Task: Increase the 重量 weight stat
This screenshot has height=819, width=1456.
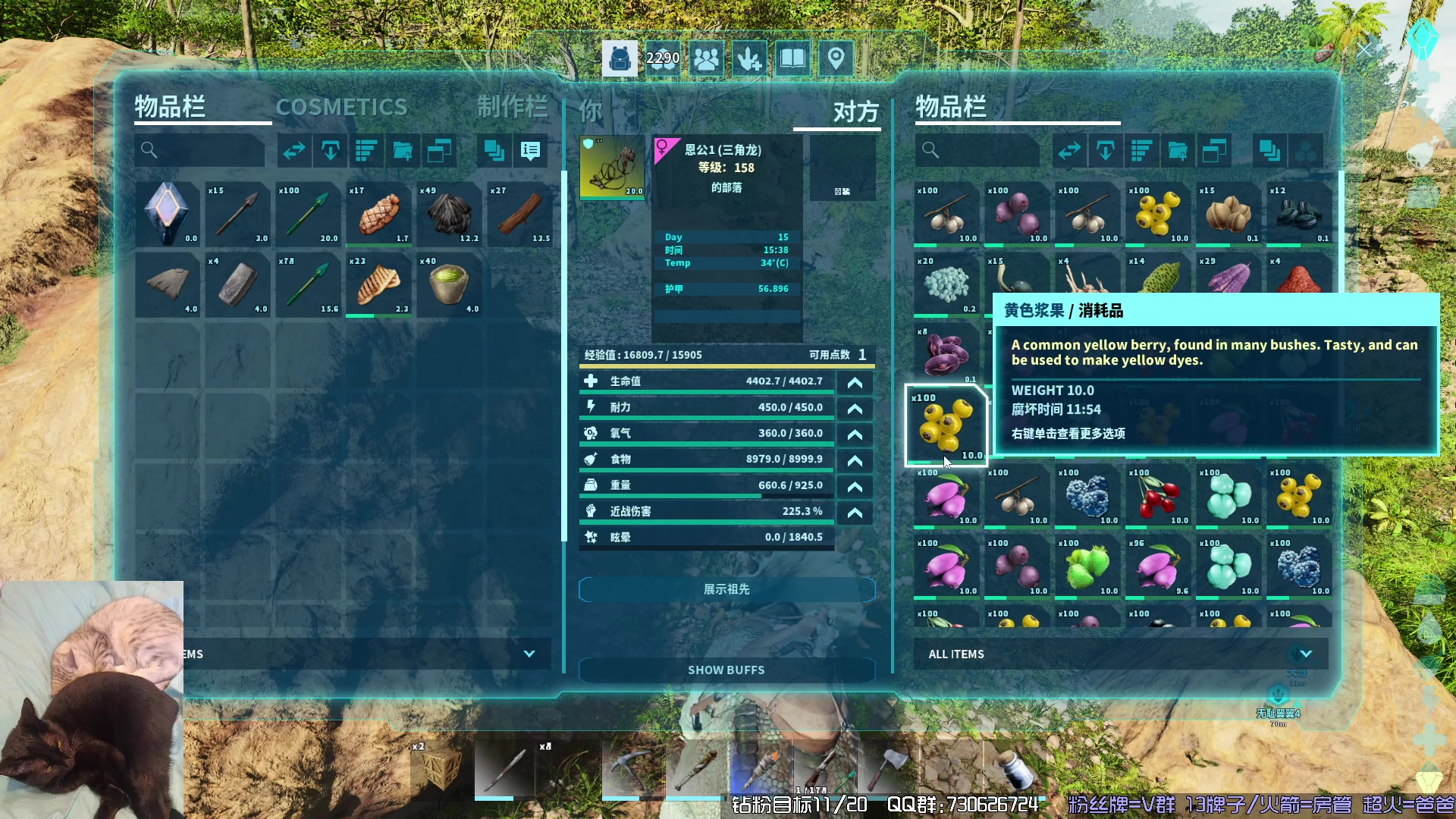Action: click(855, 487)
